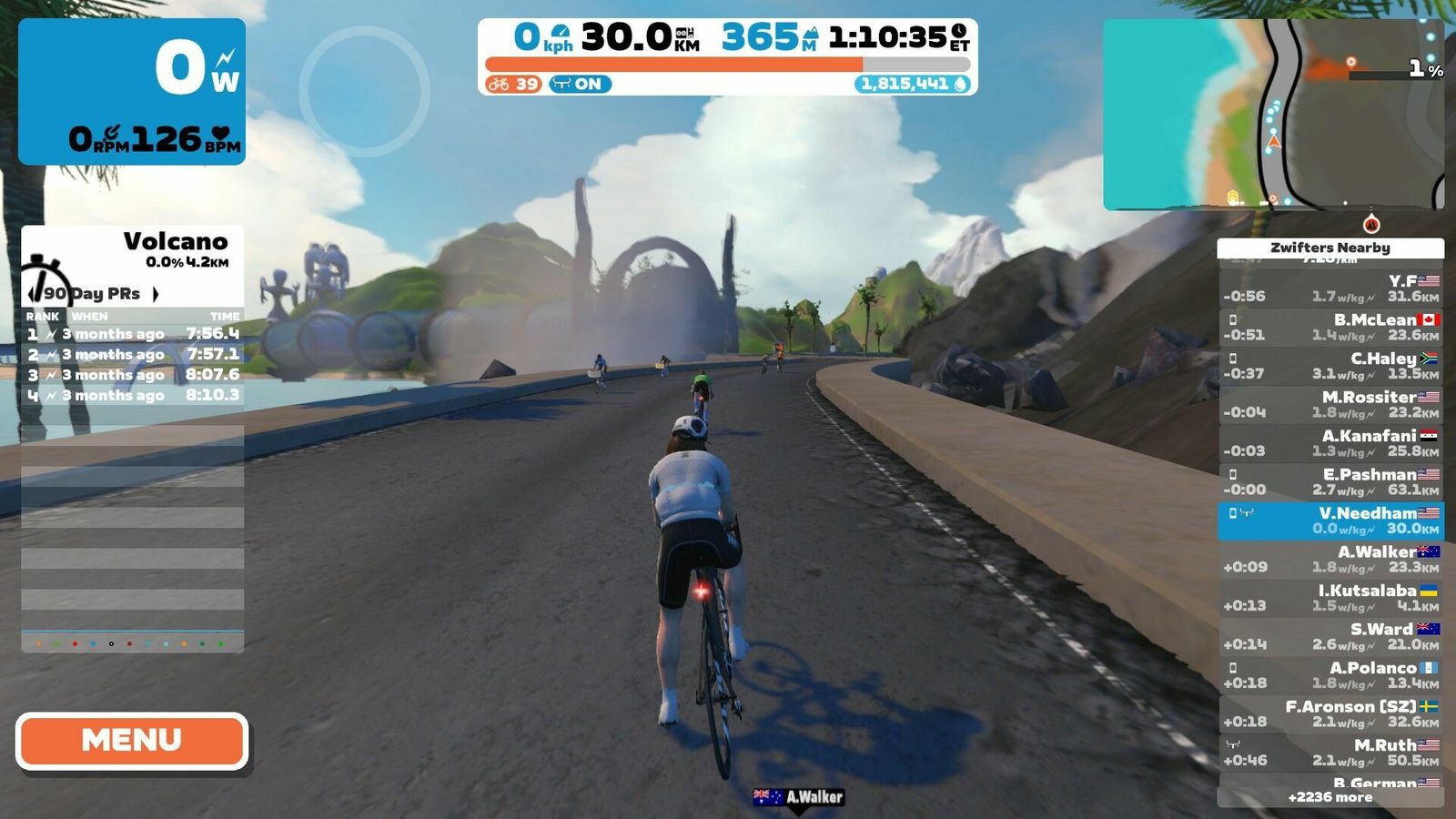Toggle the steering ON indicator
Screen dimensions: 1456x819
580,84
